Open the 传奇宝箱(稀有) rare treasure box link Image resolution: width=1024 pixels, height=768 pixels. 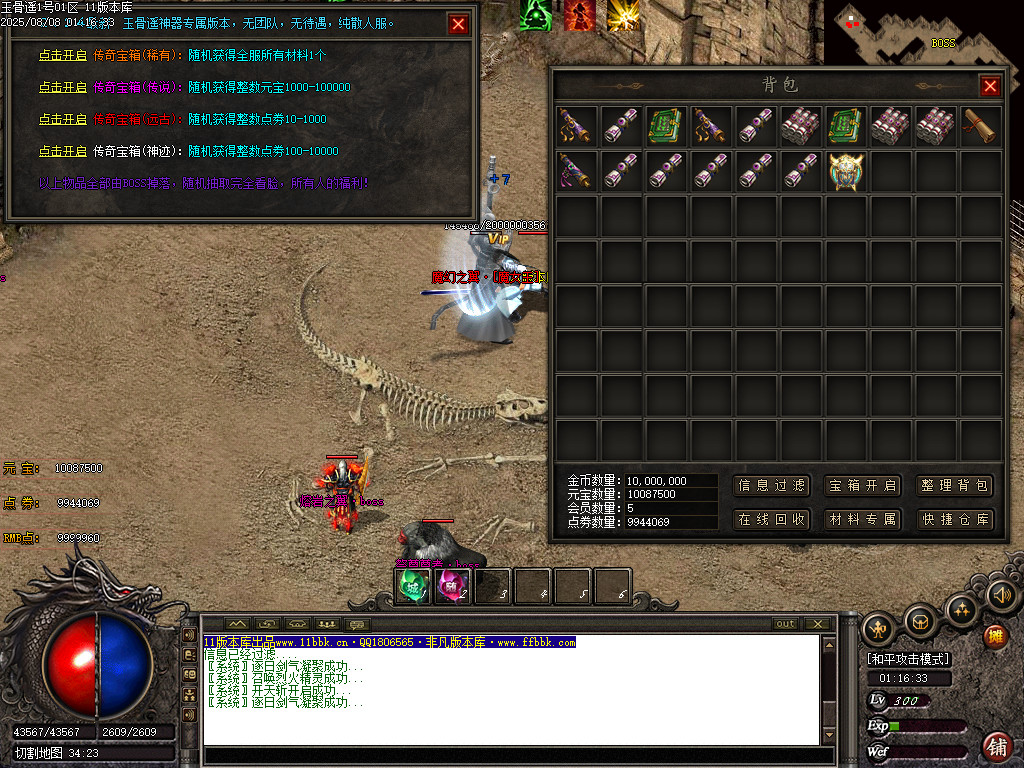[62, 55]
